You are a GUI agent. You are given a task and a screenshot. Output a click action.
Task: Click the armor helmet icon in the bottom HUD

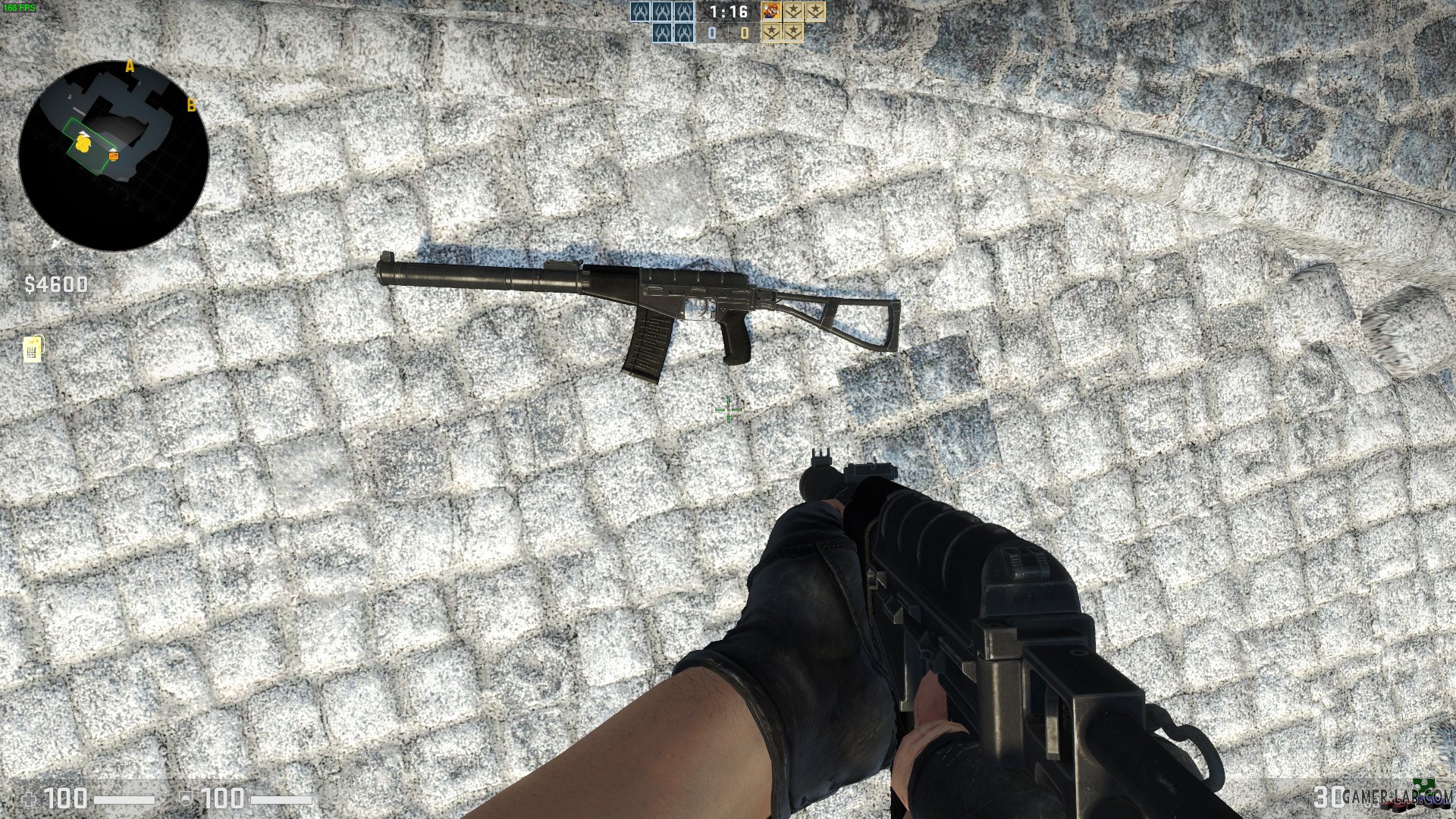[x=186, y=797]
